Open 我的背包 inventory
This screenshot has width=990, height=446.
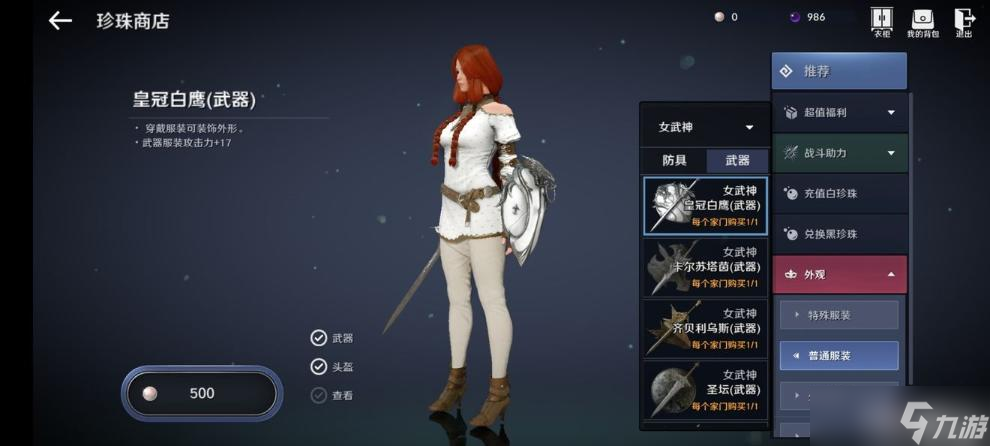coord(921,22)
